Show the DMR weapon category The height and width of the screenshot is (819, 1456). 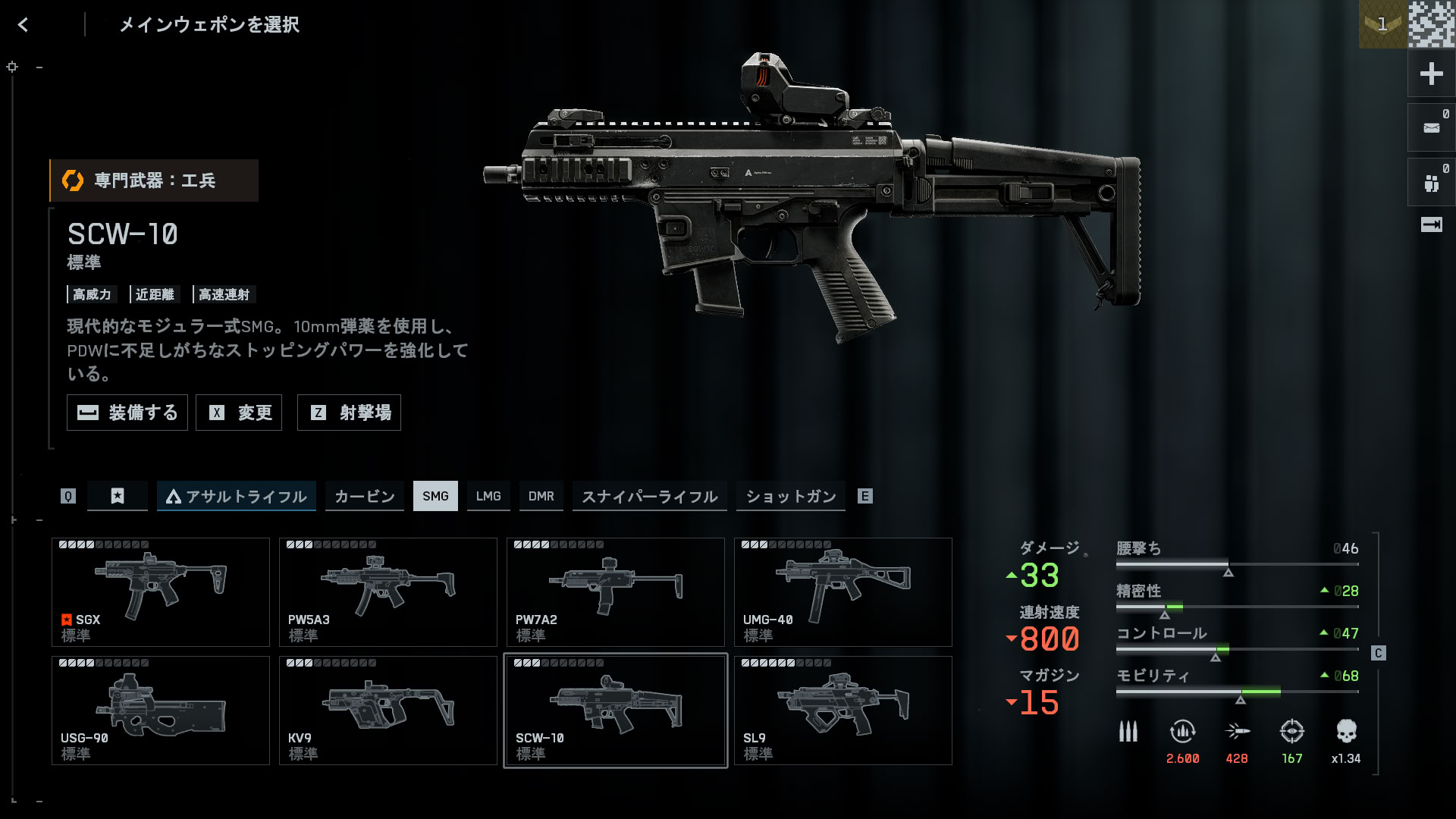pos(541,496)
